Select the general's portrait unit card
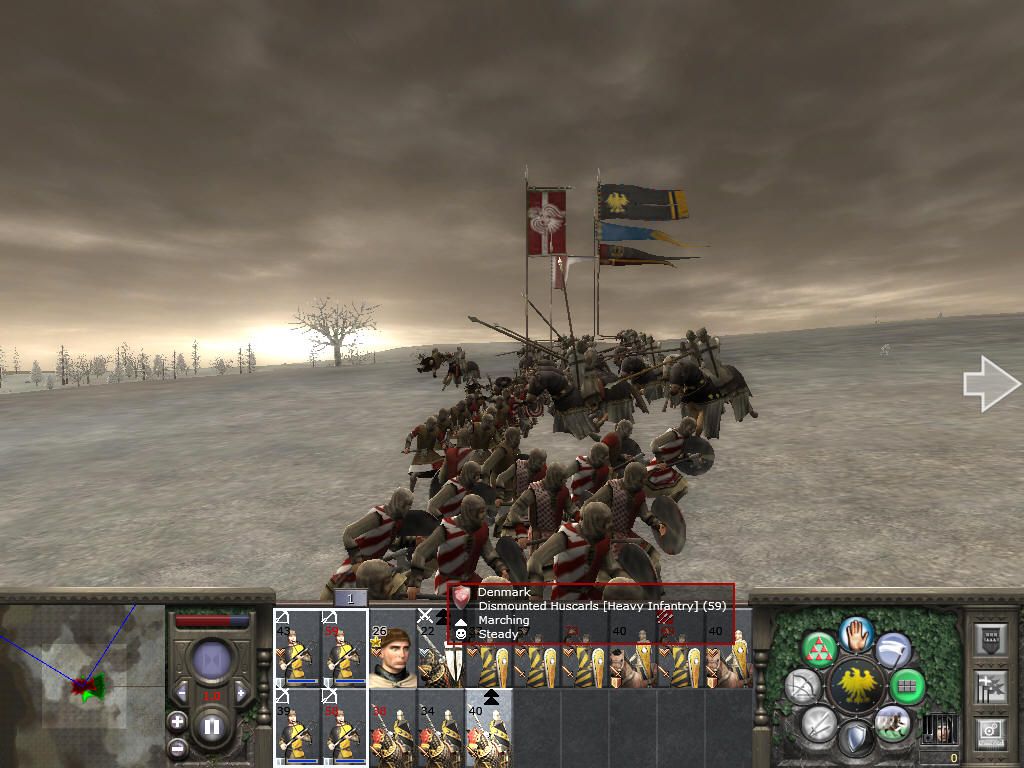The height and width of the screenshot is (768, 1024). [x=392, y=656]
